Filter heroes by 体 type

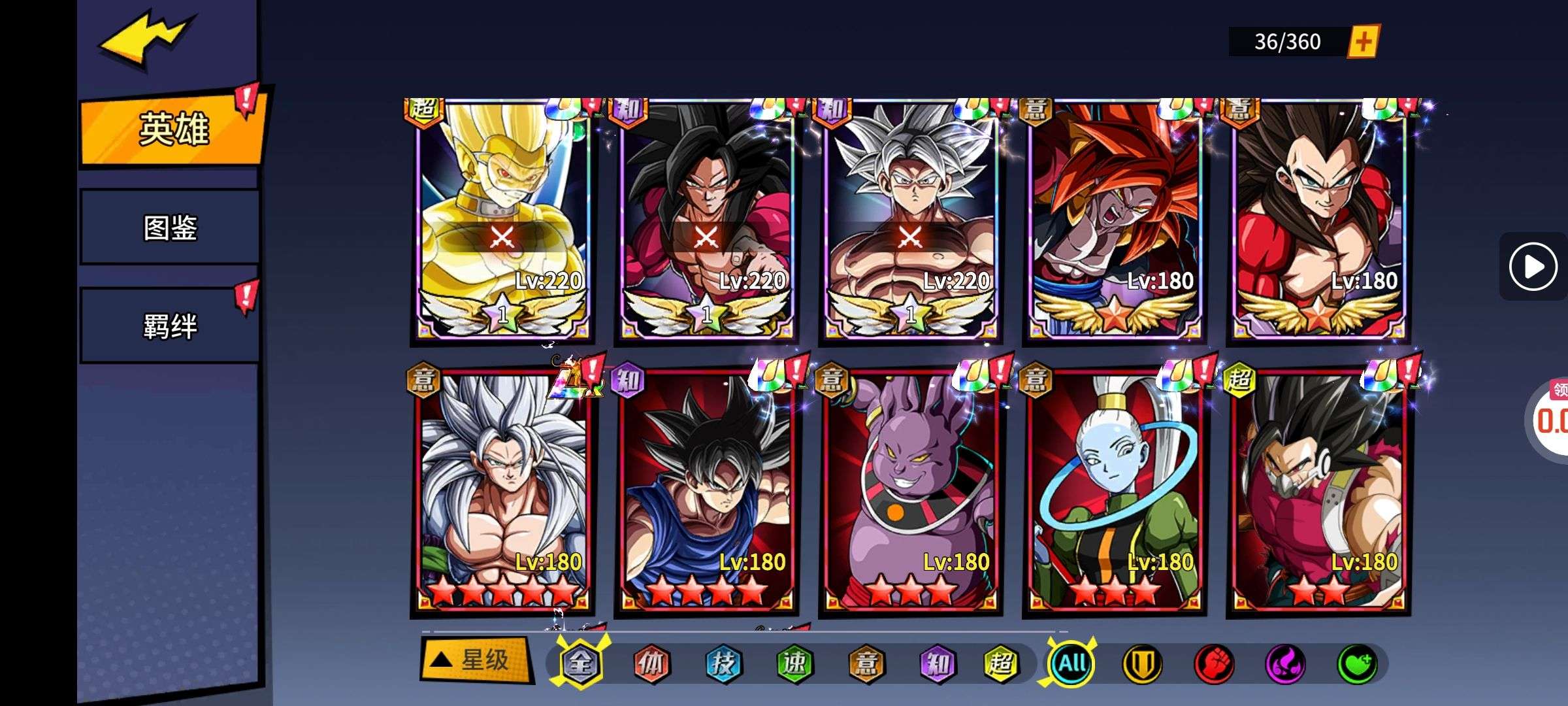tap(651, 664)
